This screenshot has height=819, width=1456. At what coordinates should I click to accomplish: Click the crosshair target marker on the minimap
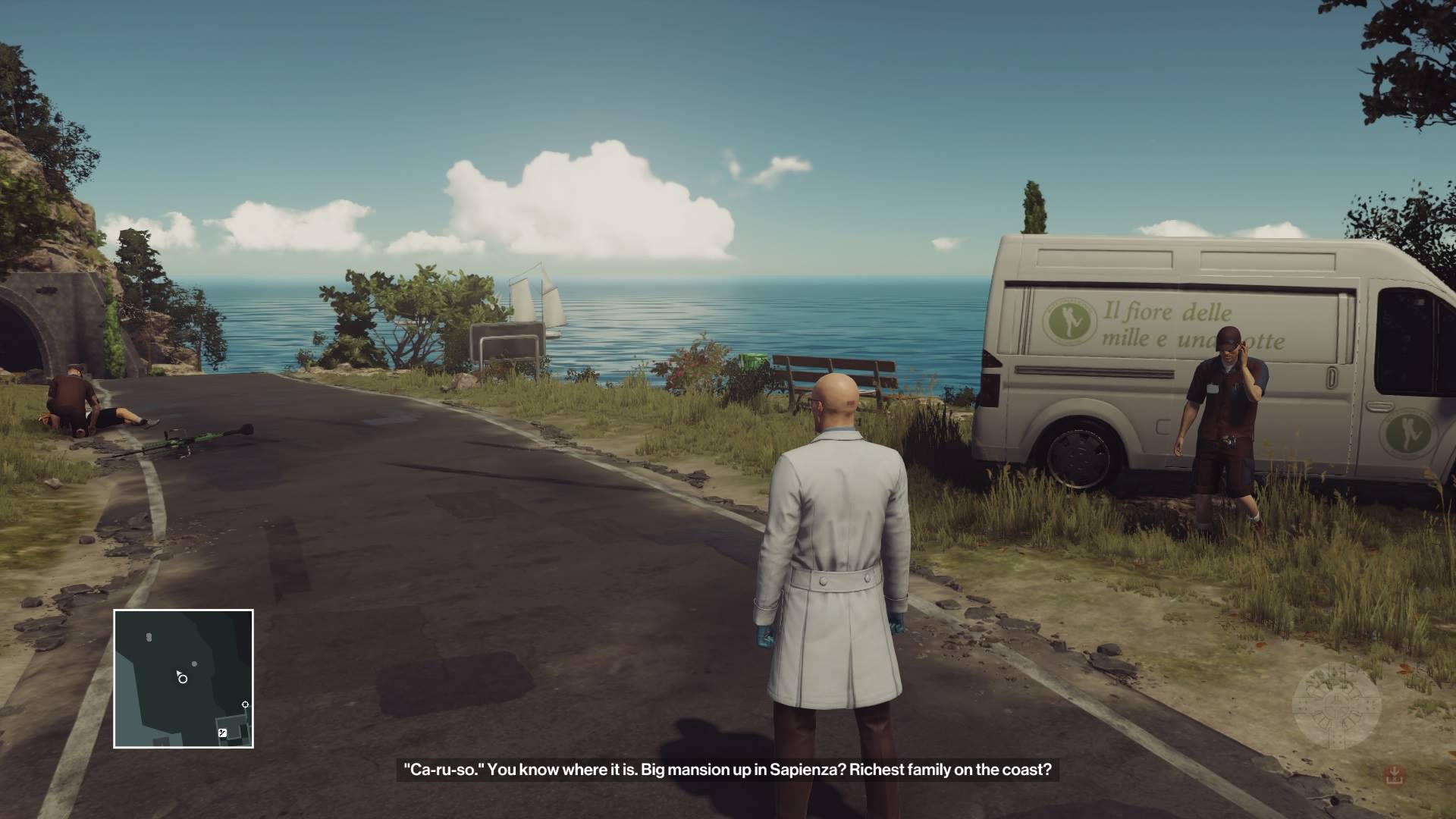click(x=245, y=704)
